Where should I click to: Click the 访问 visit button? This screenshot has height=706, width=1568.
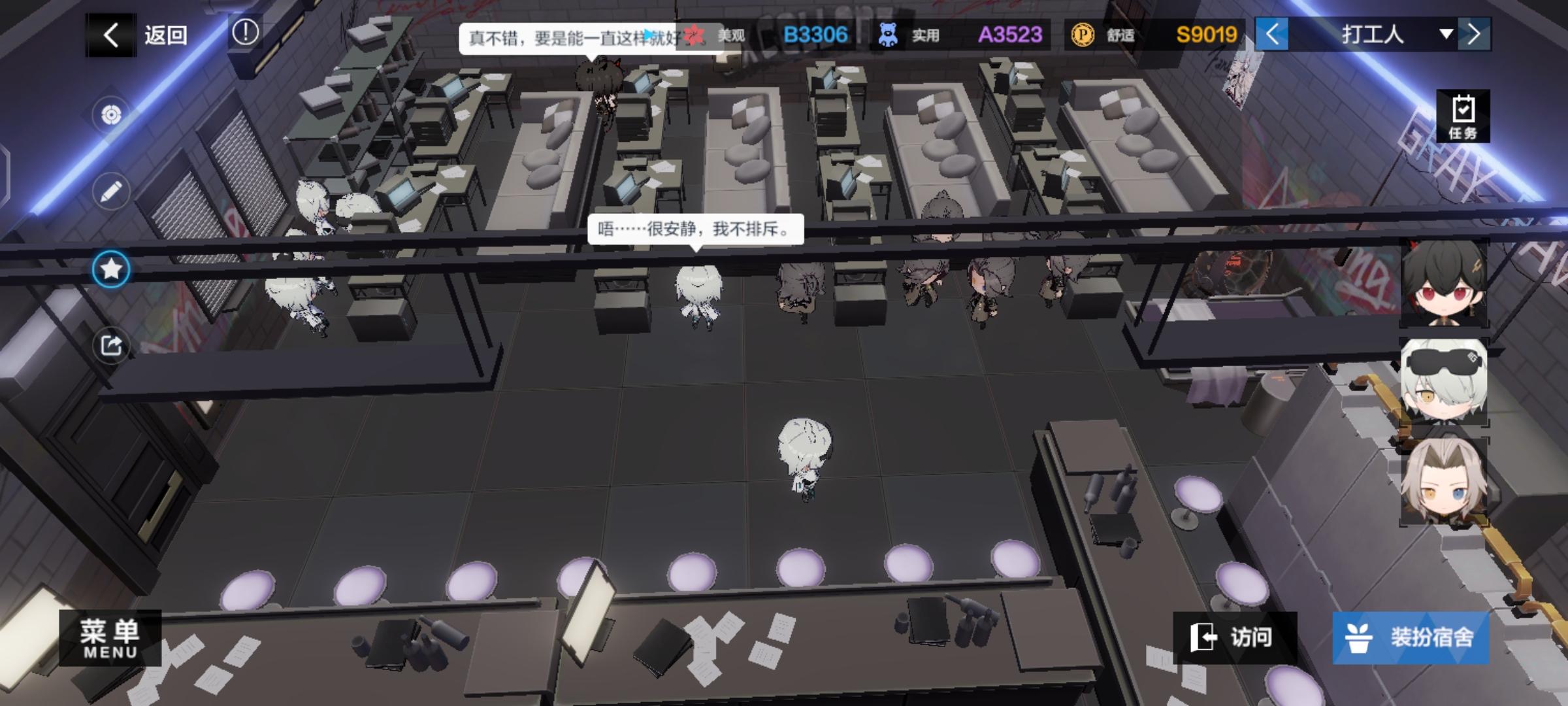point(1235,636)
